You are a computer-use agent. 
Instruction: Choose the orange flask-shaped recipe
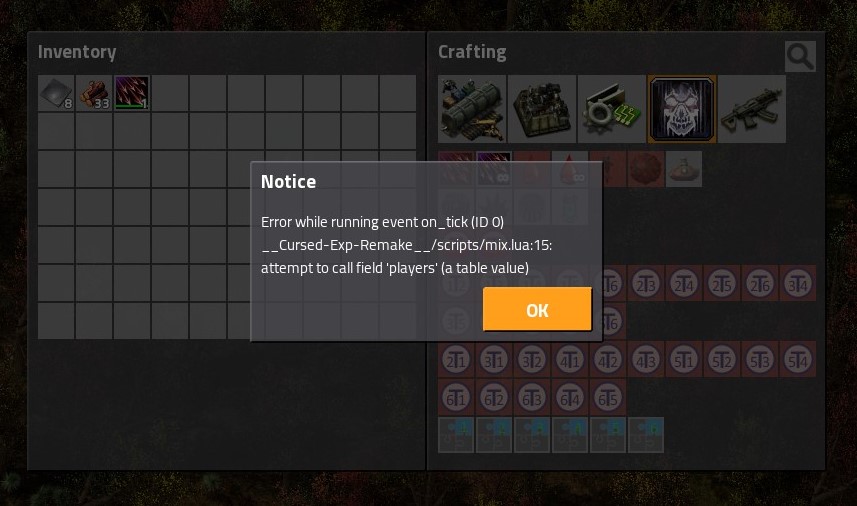click(x=685, y=169)
